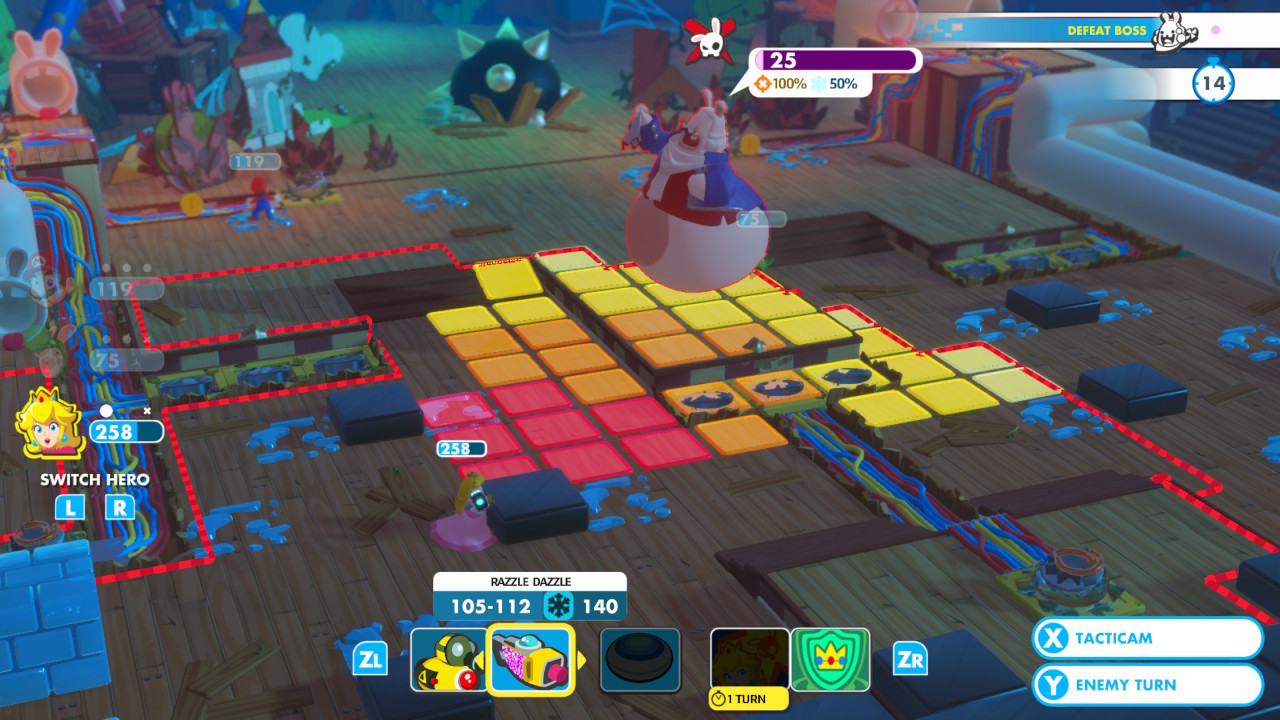The height and width of the screenshot is (720, 1280).
Task: Click the grey movement pad icon
Action: click(x=639, y=659)
